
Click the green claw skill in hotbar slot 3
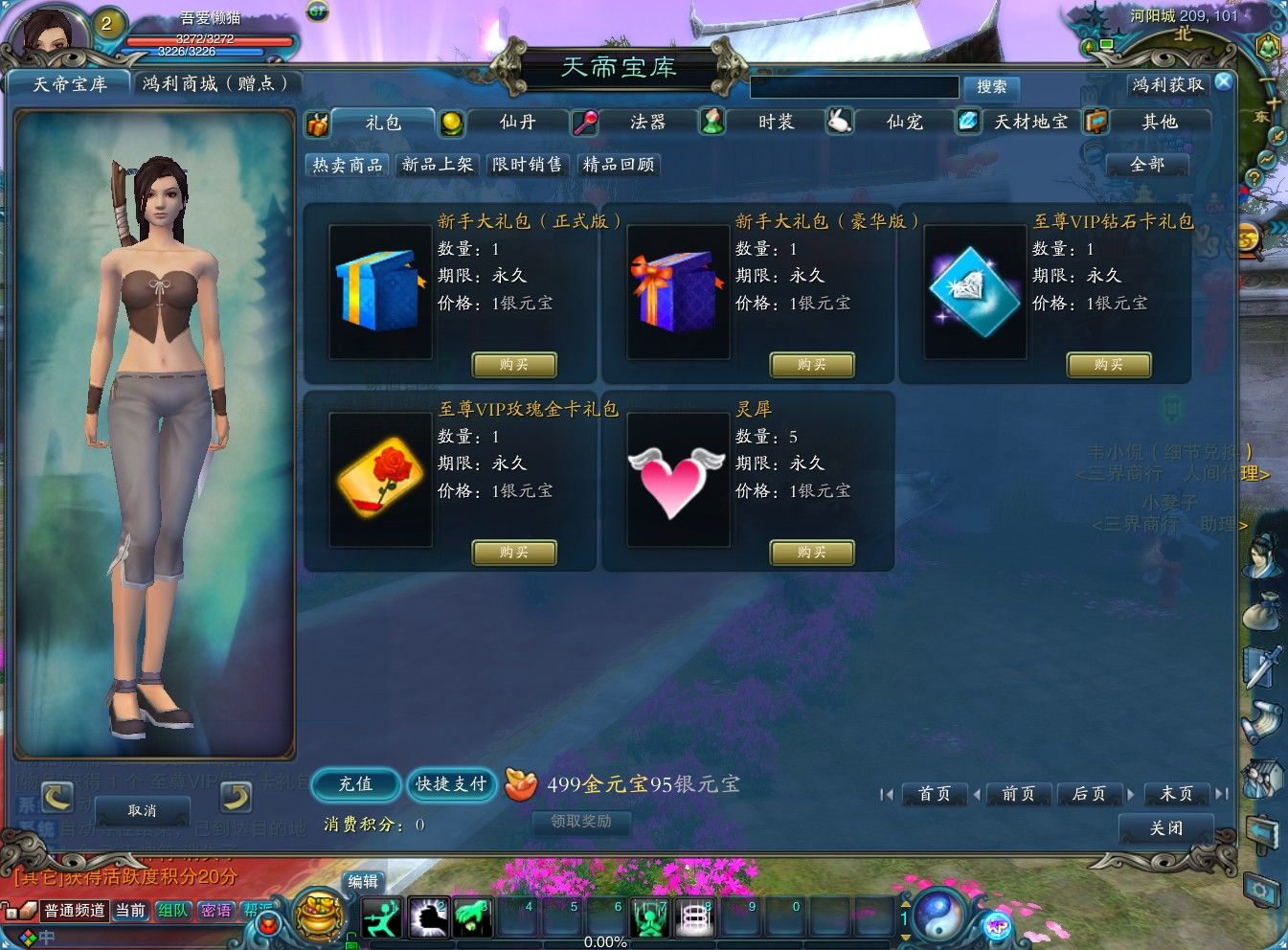coord(473,916)
